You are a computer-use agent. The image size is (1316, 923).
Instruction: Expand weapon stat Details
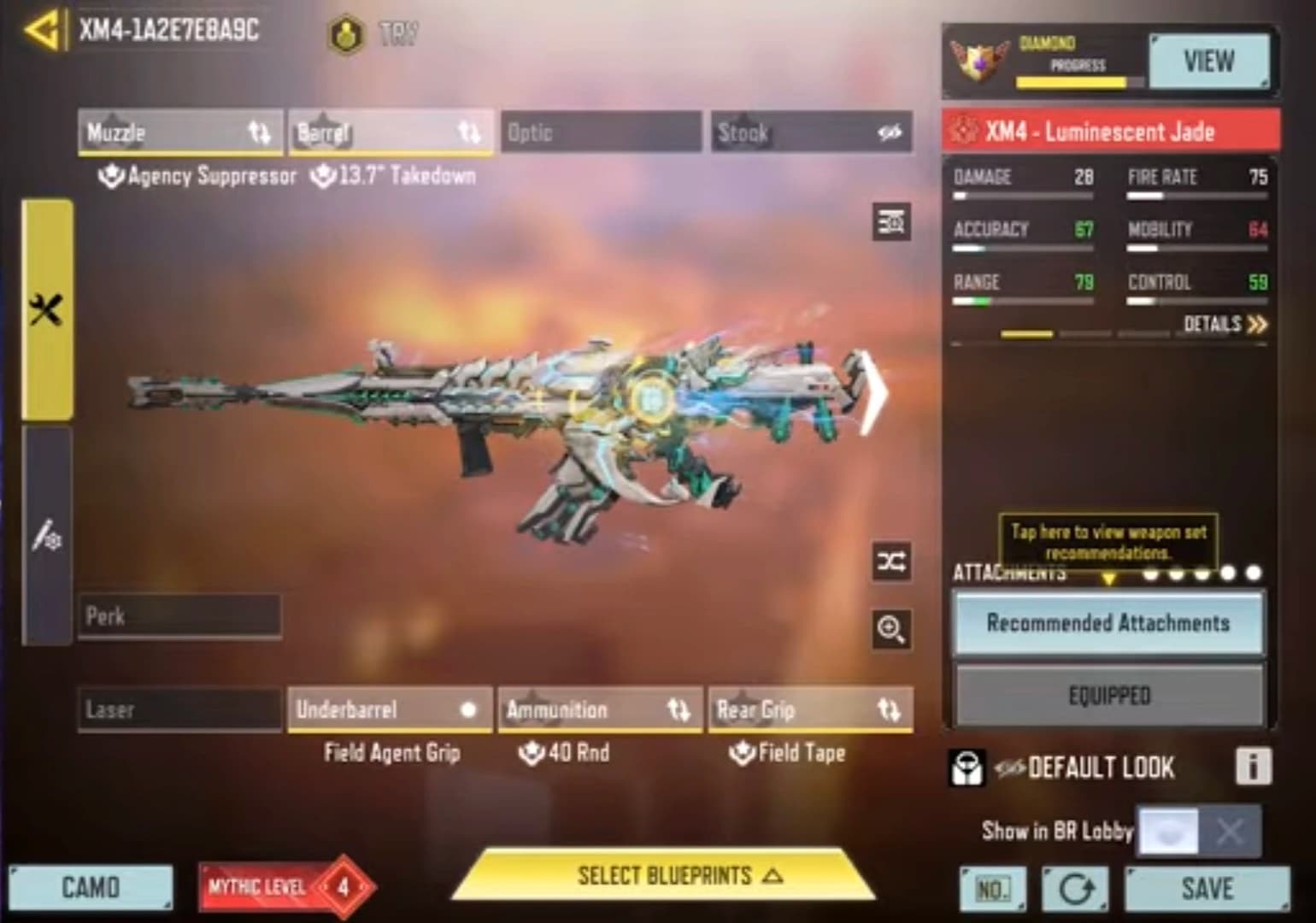pos(1225,324)
